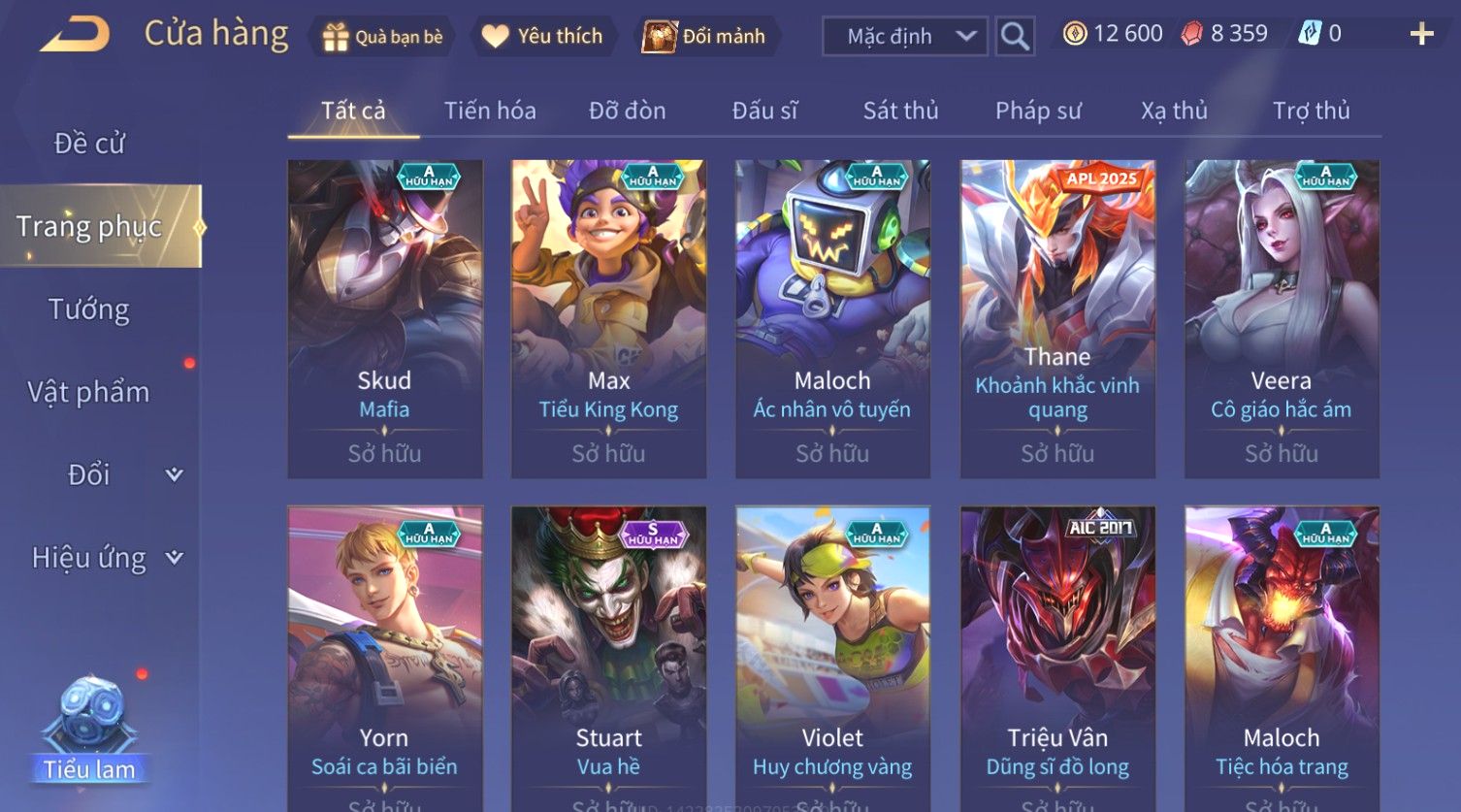1461x812 pixels.
Task: Expand the Hiệu ứng menu section
Action: [105, 558]
